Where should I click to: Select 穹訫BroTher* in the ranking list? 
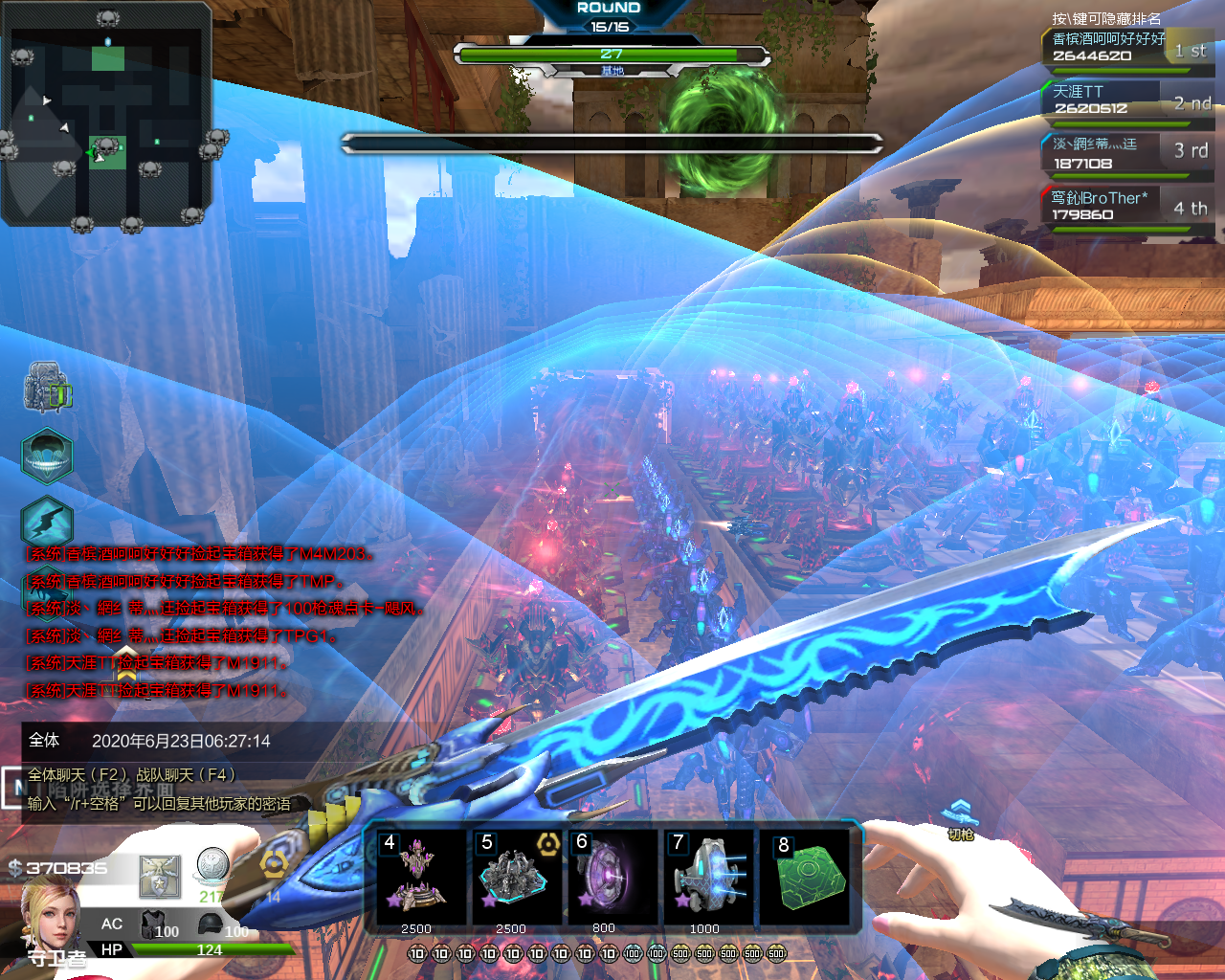[1125, 206]
